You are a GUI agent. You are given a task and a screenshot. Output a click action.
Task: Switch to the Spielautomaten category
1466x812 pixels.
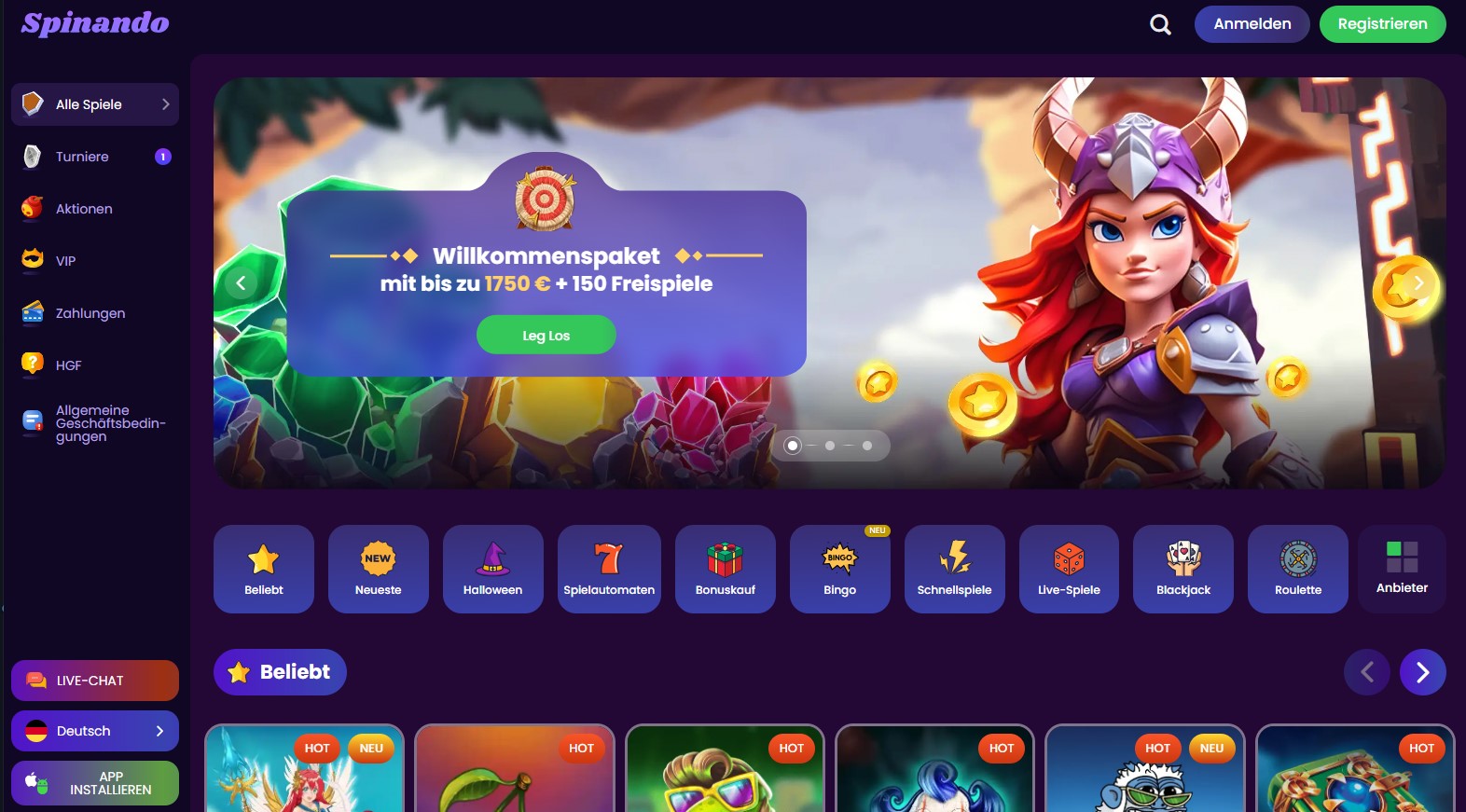(x=609, y=569)
